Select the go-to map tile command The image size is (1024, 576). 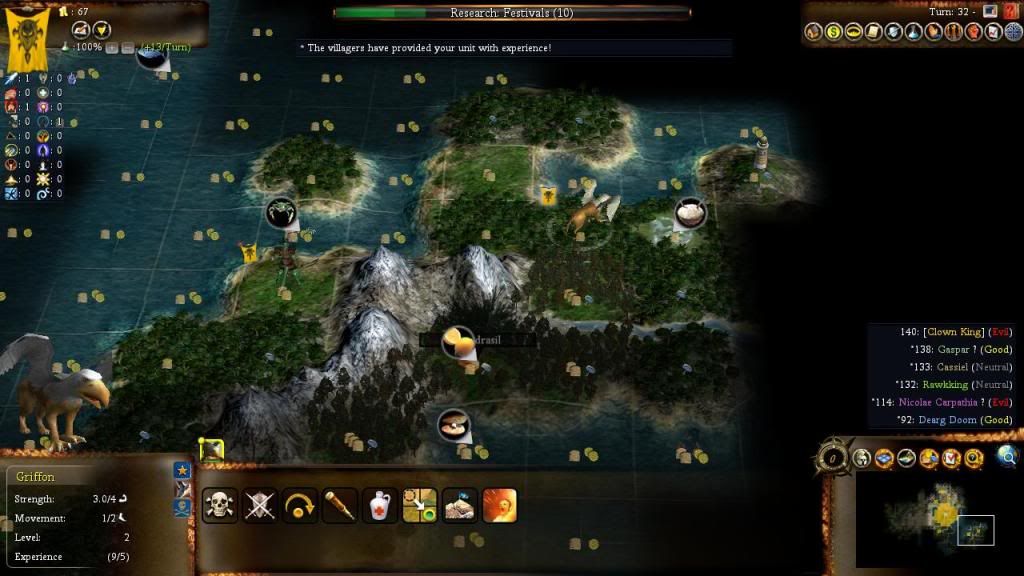tap(420, 505)
